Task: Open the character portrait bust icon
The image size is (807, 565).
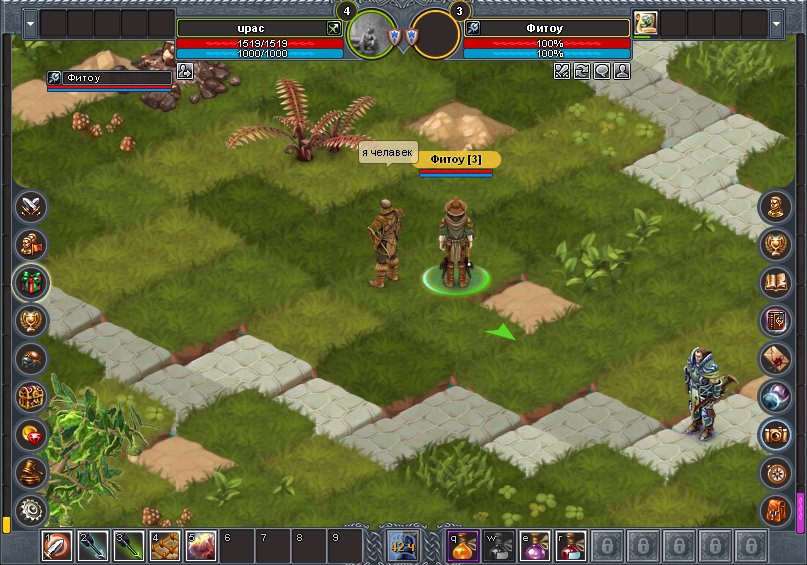Action: (x=775, y=207)
